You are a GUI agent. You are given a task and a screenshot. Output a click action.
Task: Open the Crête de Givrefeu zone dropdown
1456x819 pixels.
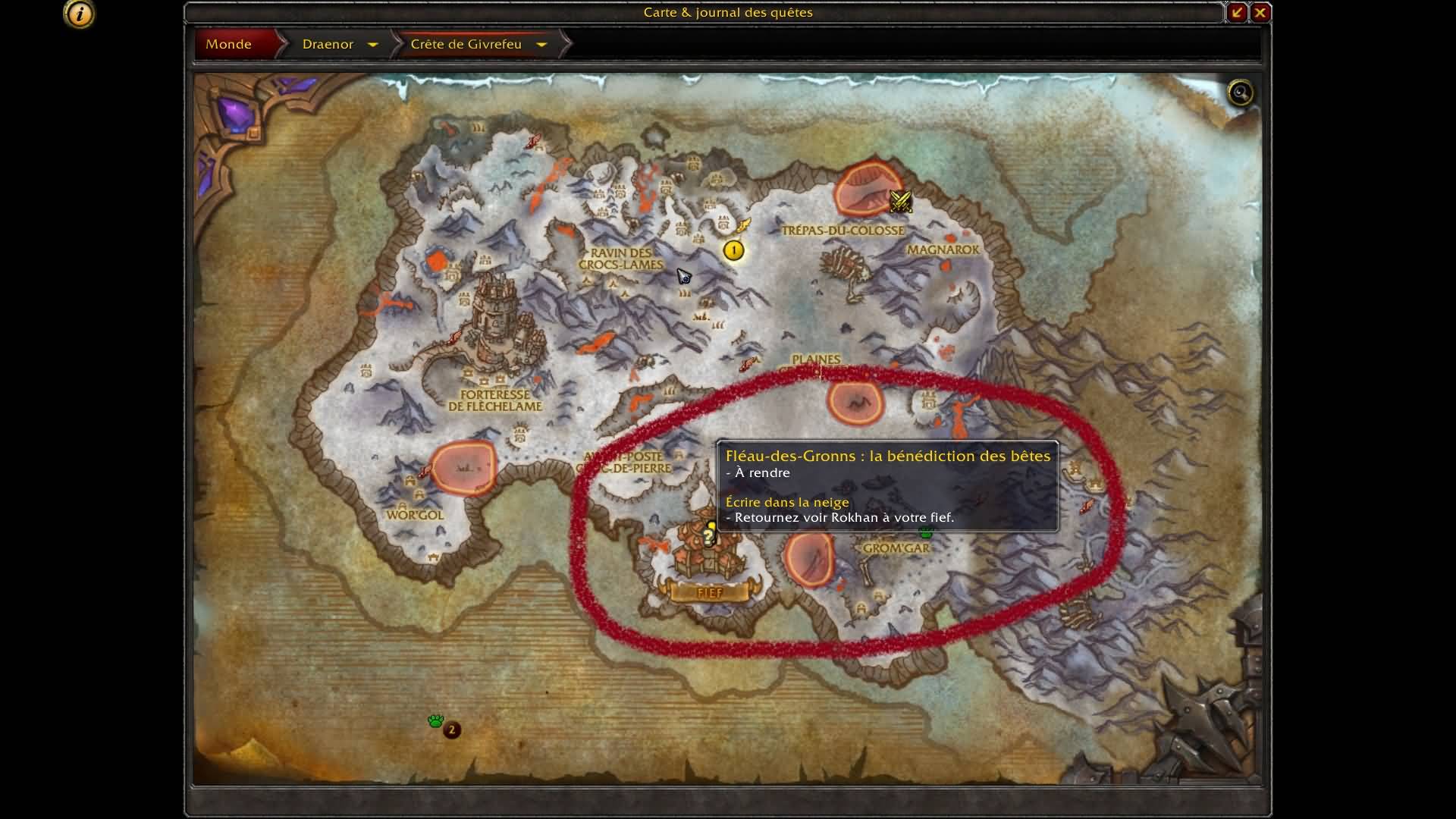(541, 45)
